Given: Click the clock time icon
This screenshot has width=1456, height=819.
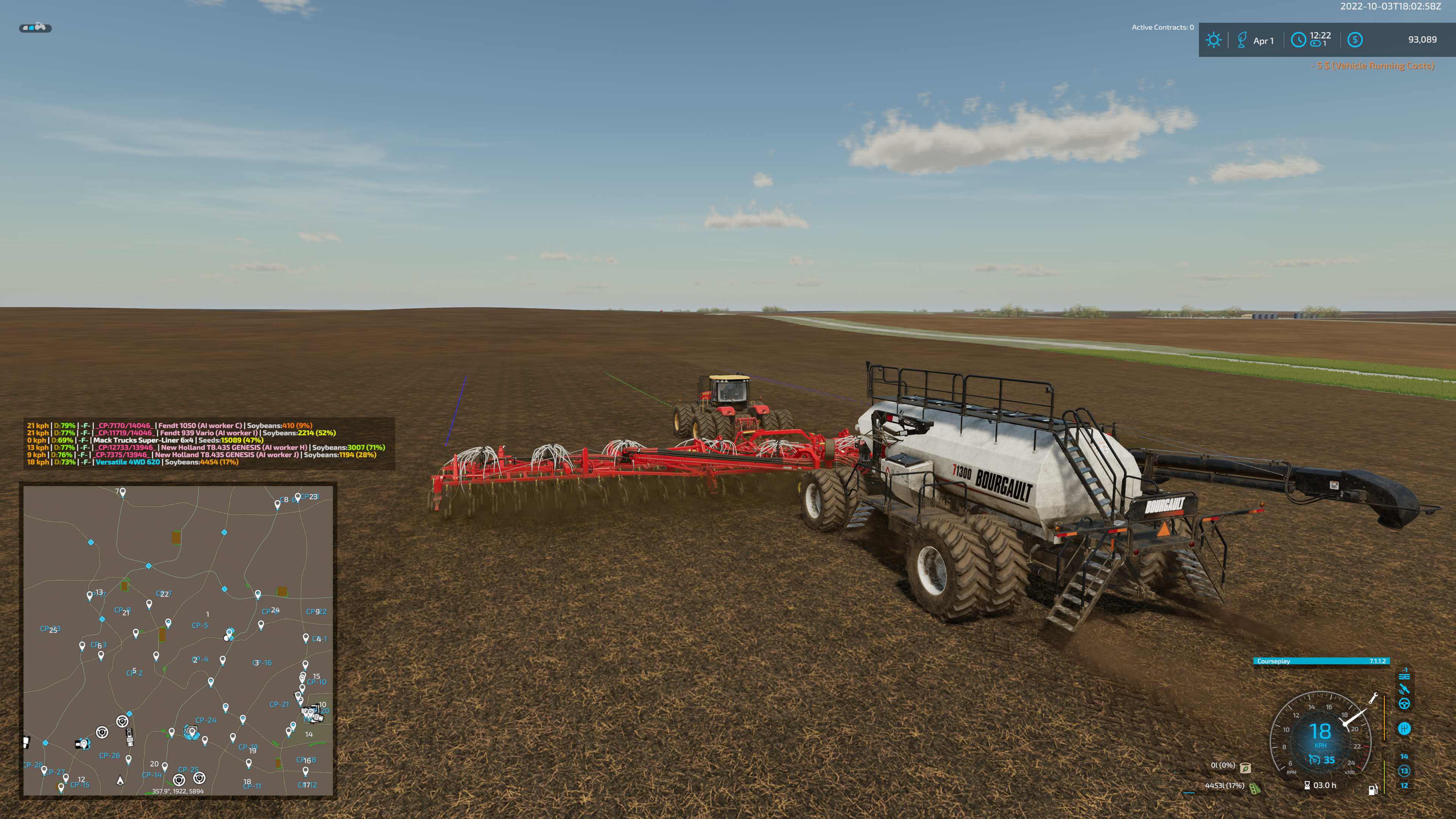Looking at the screenshot, I should tap(1298, 40).
